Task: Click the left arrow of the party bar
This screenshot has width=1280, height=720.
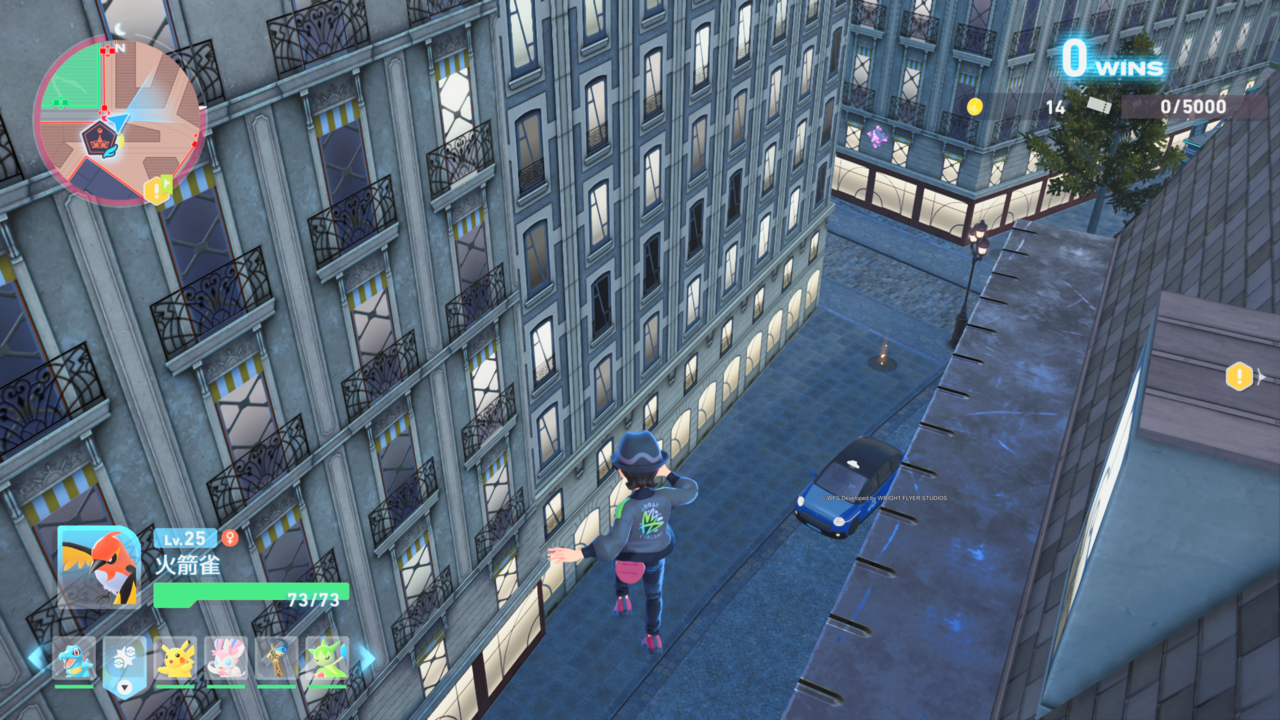Action: pos(35,658)
